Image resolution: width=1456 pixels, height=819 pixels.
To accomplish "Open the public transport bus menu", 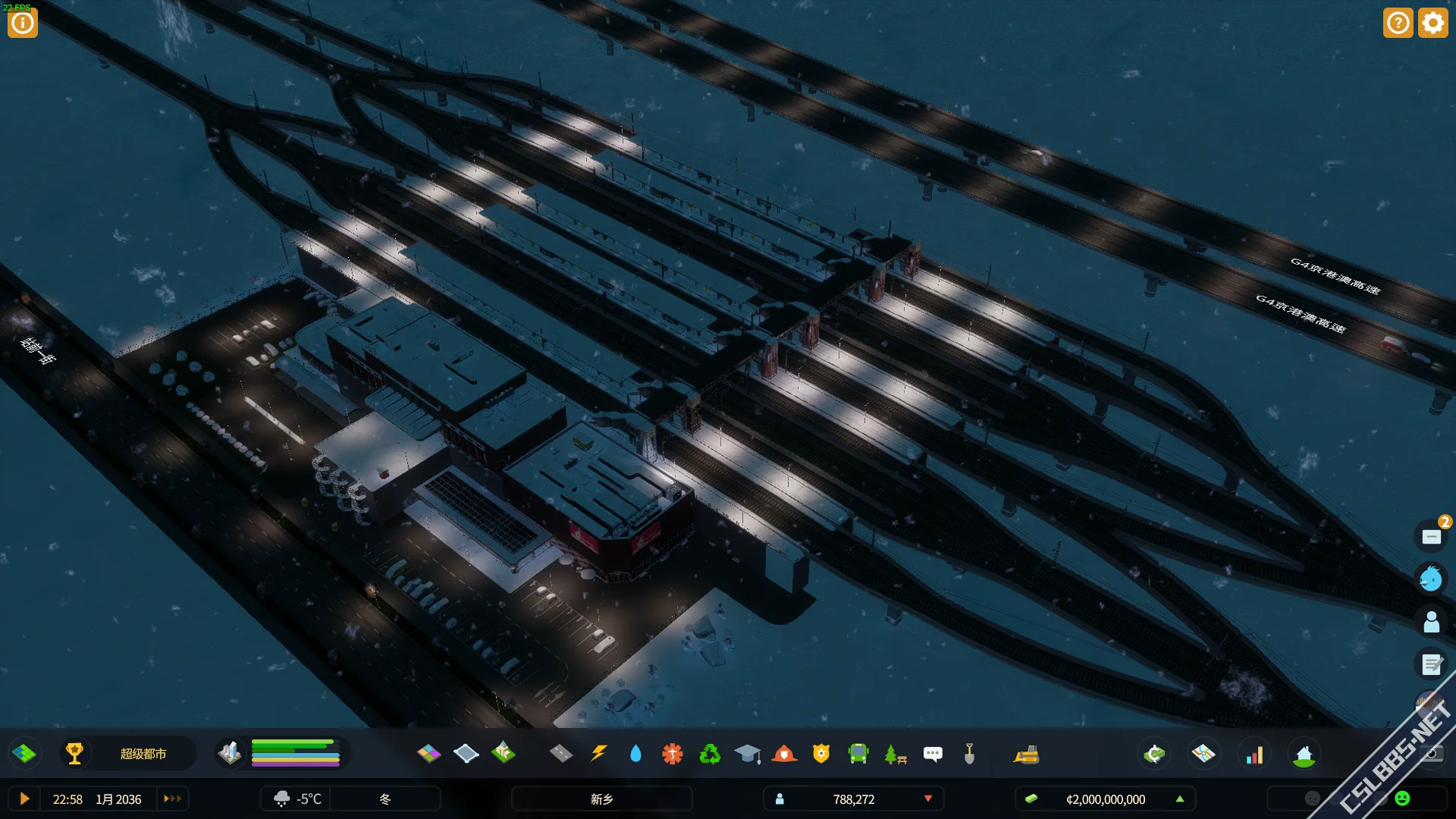I will 858,754.
